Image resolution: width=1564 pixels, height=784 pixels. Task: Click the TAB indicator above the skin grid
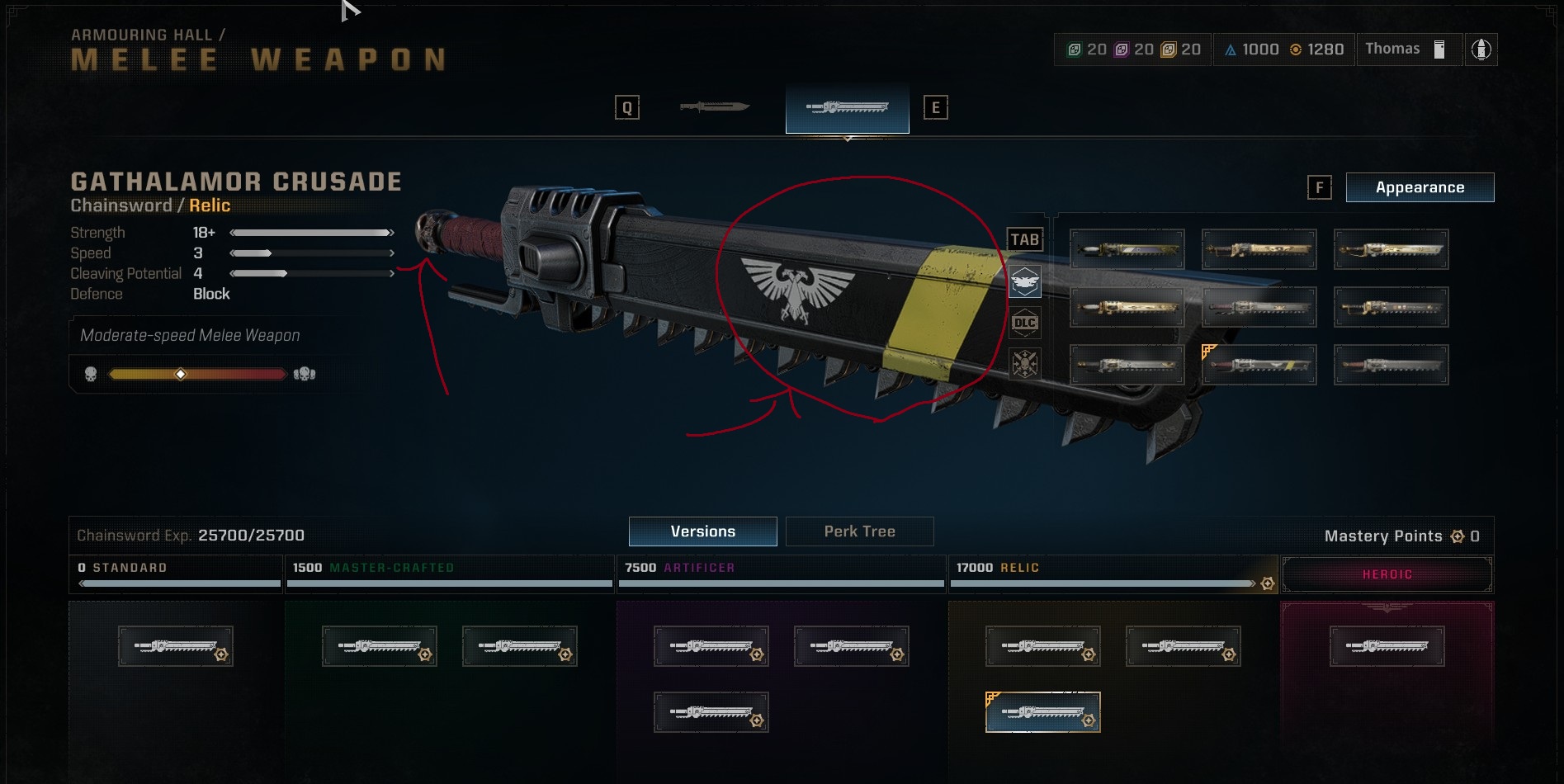pos(1025,239)
